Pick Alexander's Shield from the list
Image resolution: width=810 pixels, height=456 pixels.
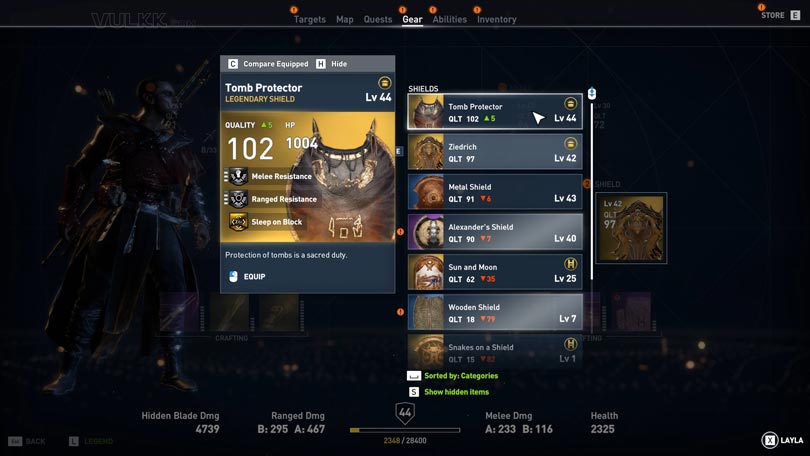pyautogui.click(x=495, y=232)
